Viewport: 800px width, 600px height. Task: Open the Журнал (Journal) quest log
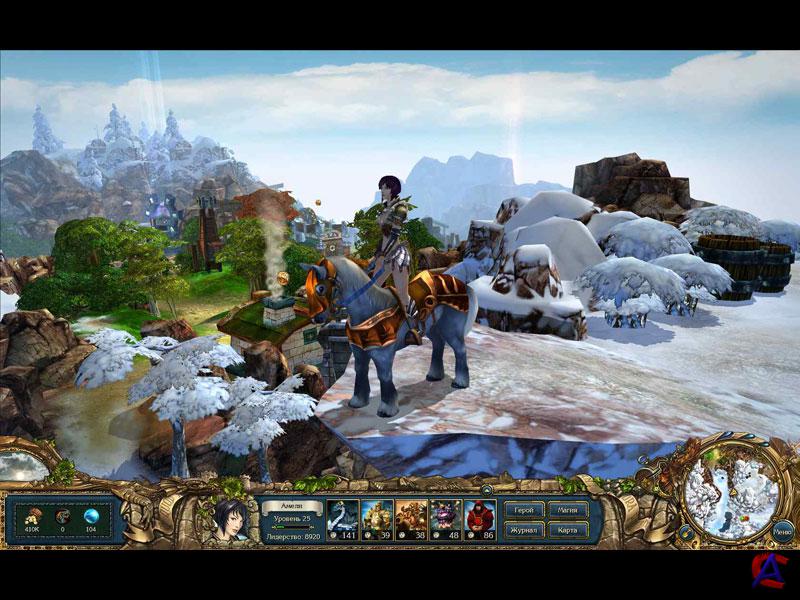[x=523, y=529]
